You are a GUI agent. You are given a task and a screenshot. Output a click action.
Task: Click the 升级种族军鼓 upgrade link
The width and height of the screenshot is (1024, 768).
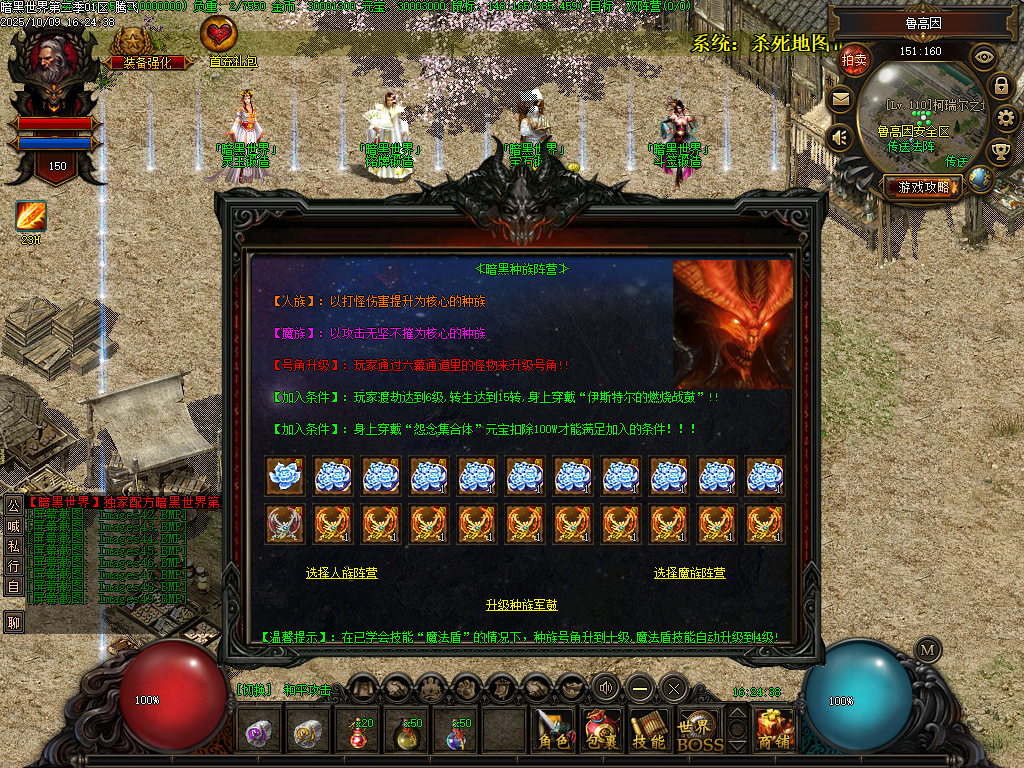pos(521,605)
